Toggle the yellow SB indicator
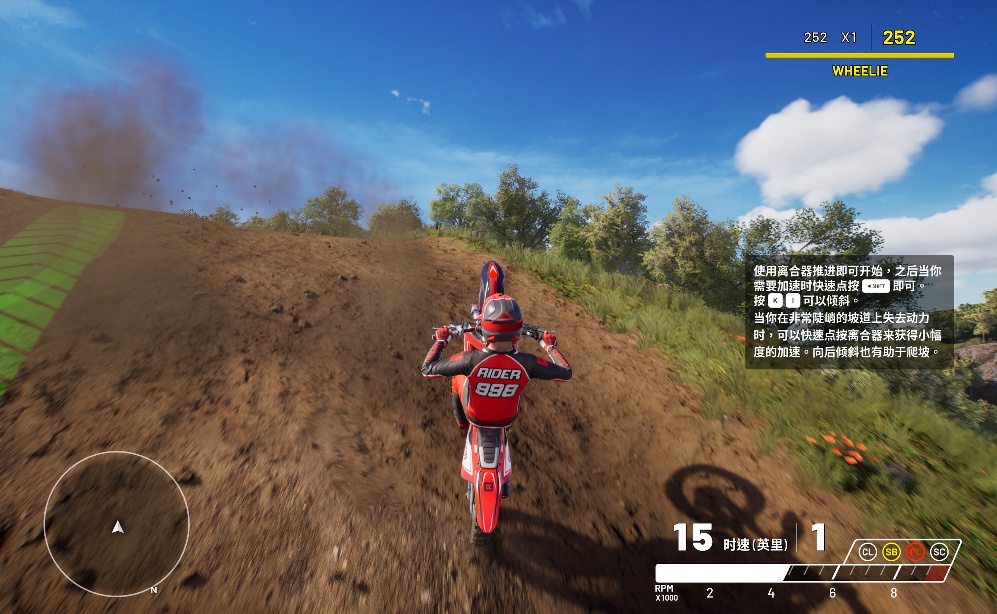This screenshot has height=614, width=997. 891,551
